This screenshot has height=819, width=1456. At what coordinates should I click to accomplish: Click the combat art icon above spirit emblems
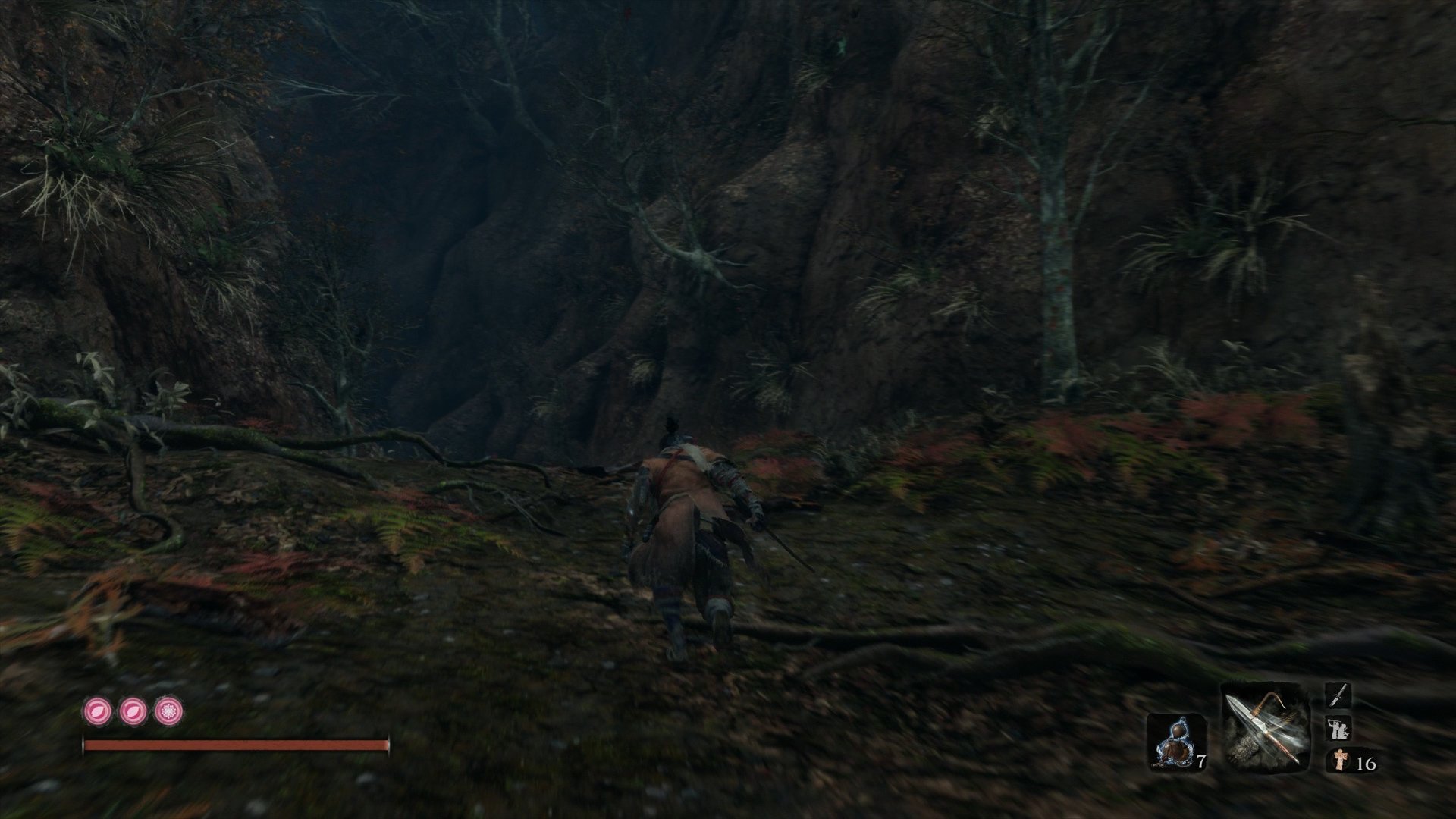(x=1338, y=727)
